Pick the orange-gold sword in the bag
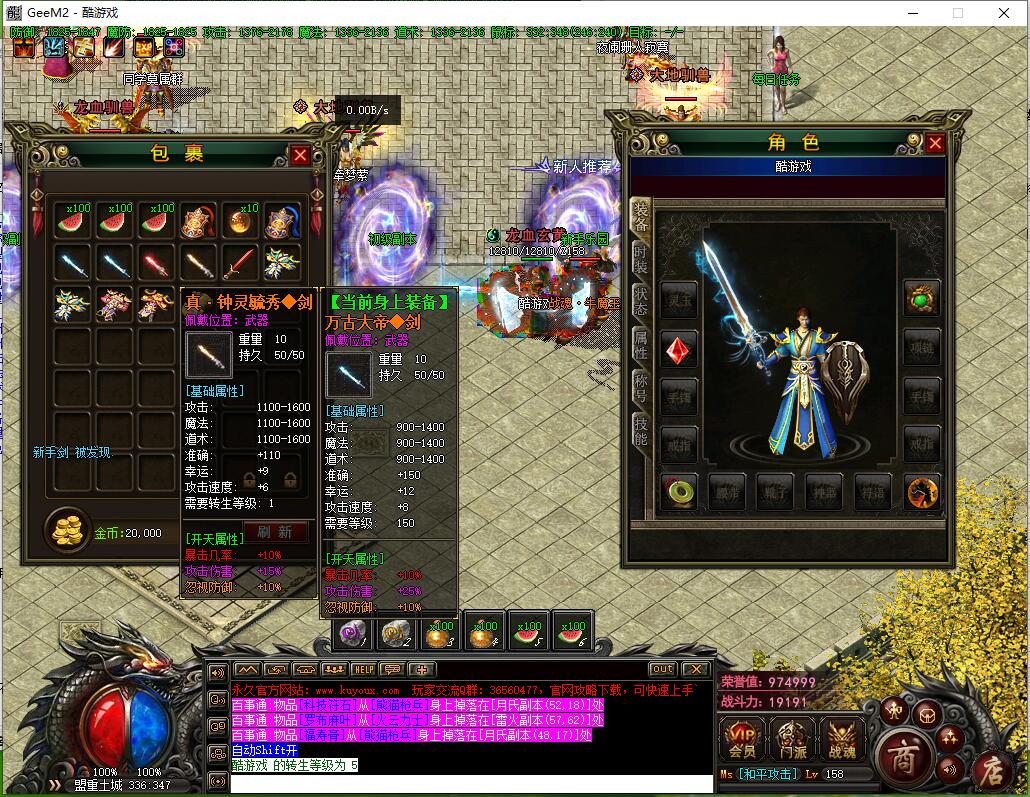 (199, 263)
